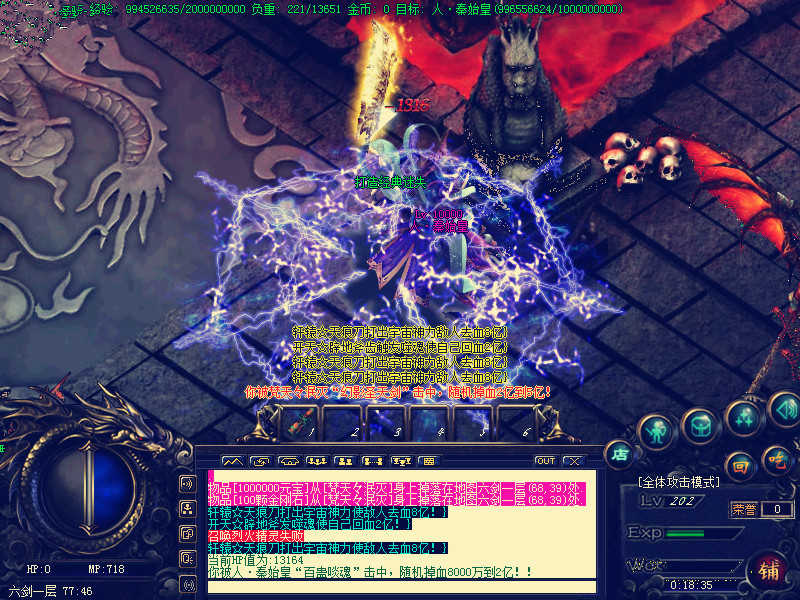Click the chat input line
Image resolution: width=800 pixels, height=600 pixels.
[x=400, y=586]
